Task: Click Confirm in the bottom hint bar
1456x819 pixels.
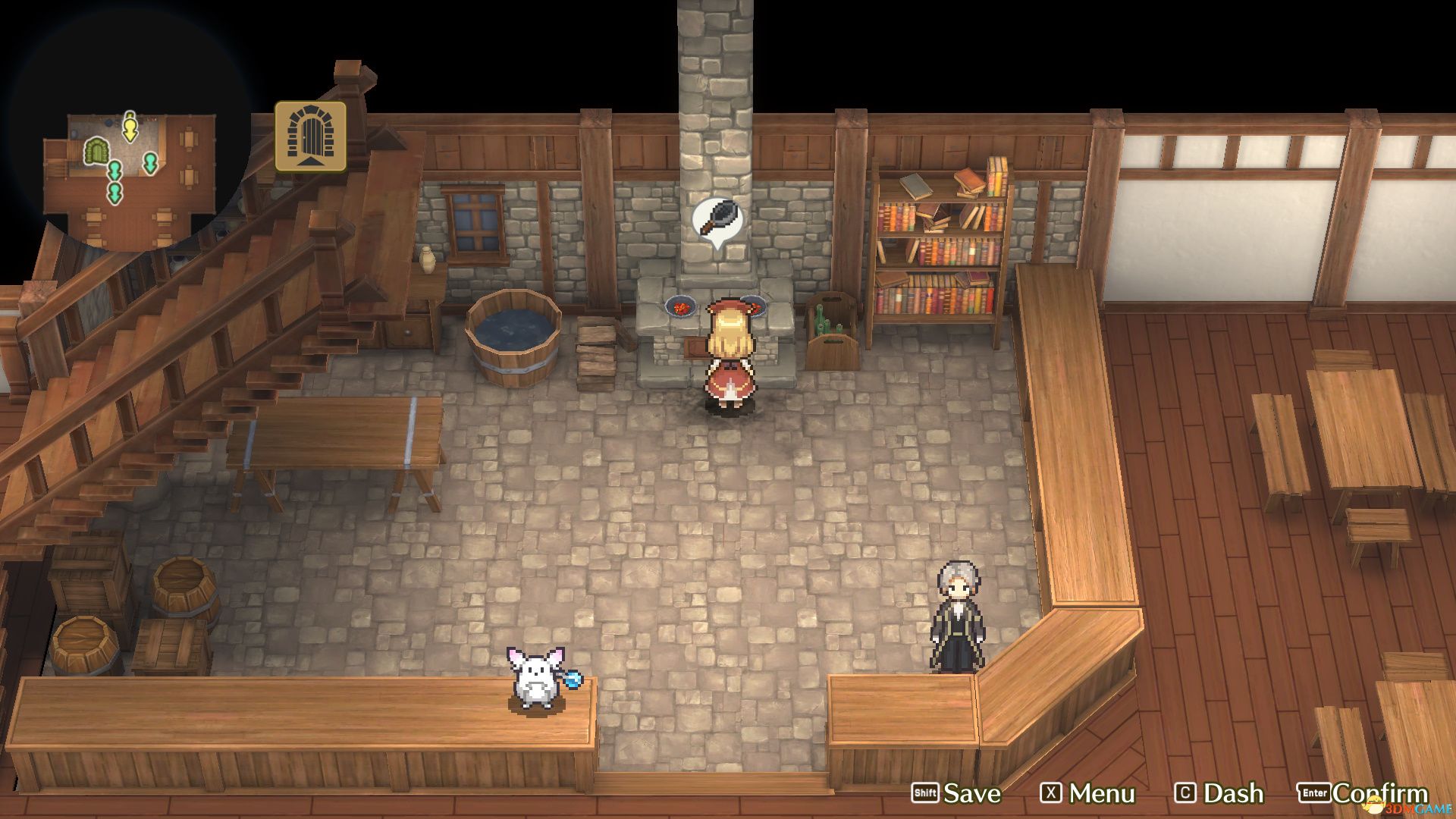Action: (x=1380, y=793)
